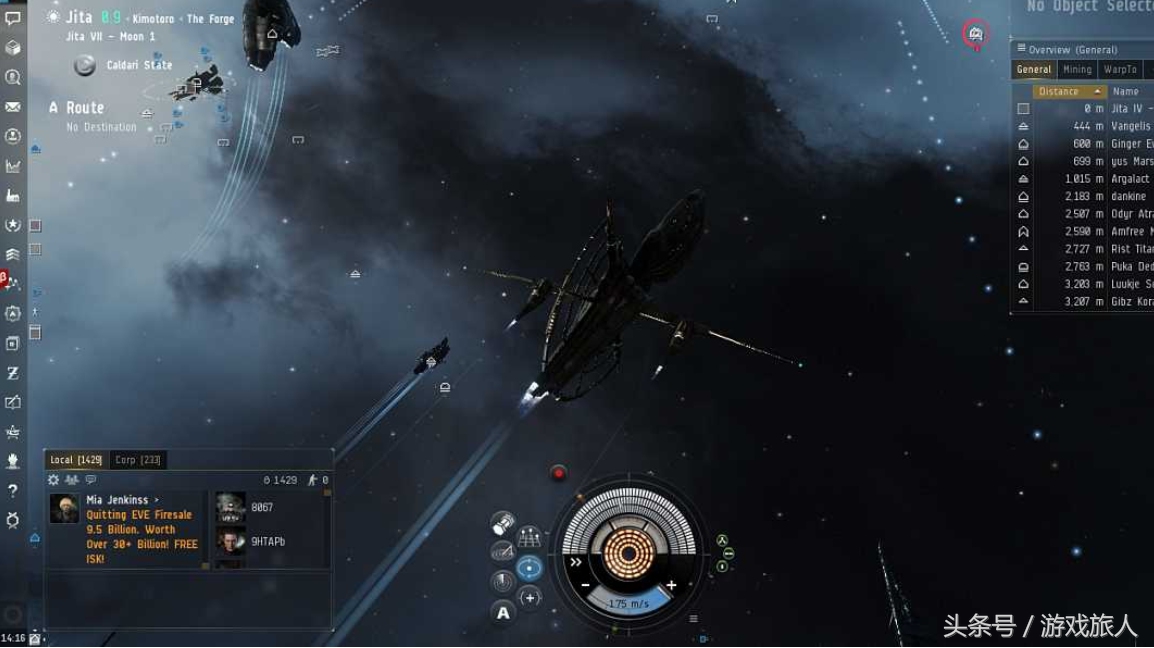Increase ship speed with plus button

[671, 585]
